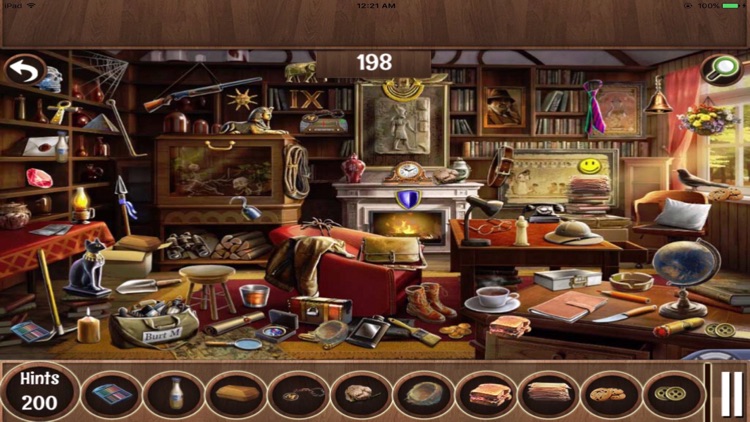Use a hint with the Hints button

click(39, 392)
